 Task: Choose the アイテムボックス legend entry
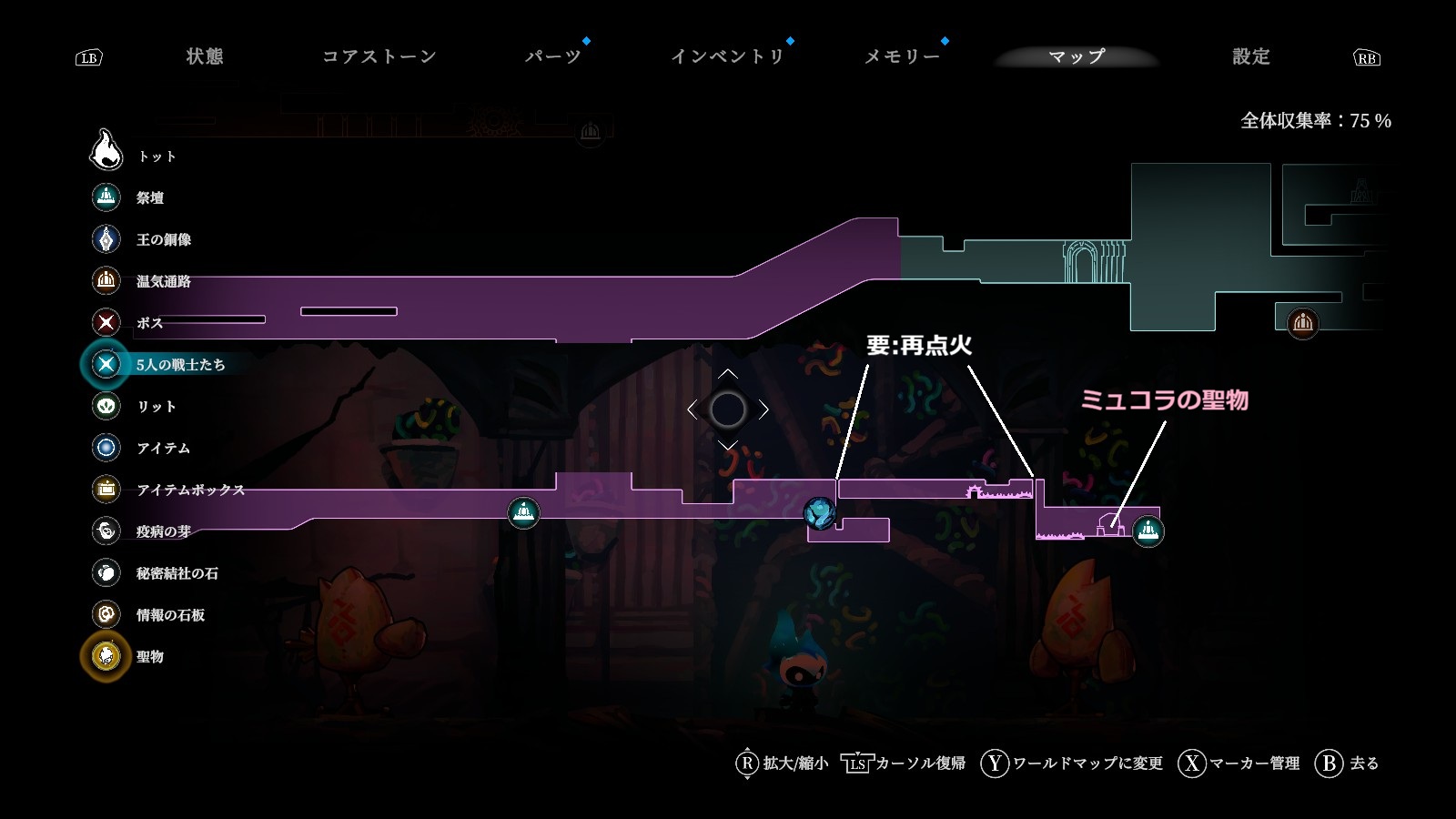tap(189, 490)
